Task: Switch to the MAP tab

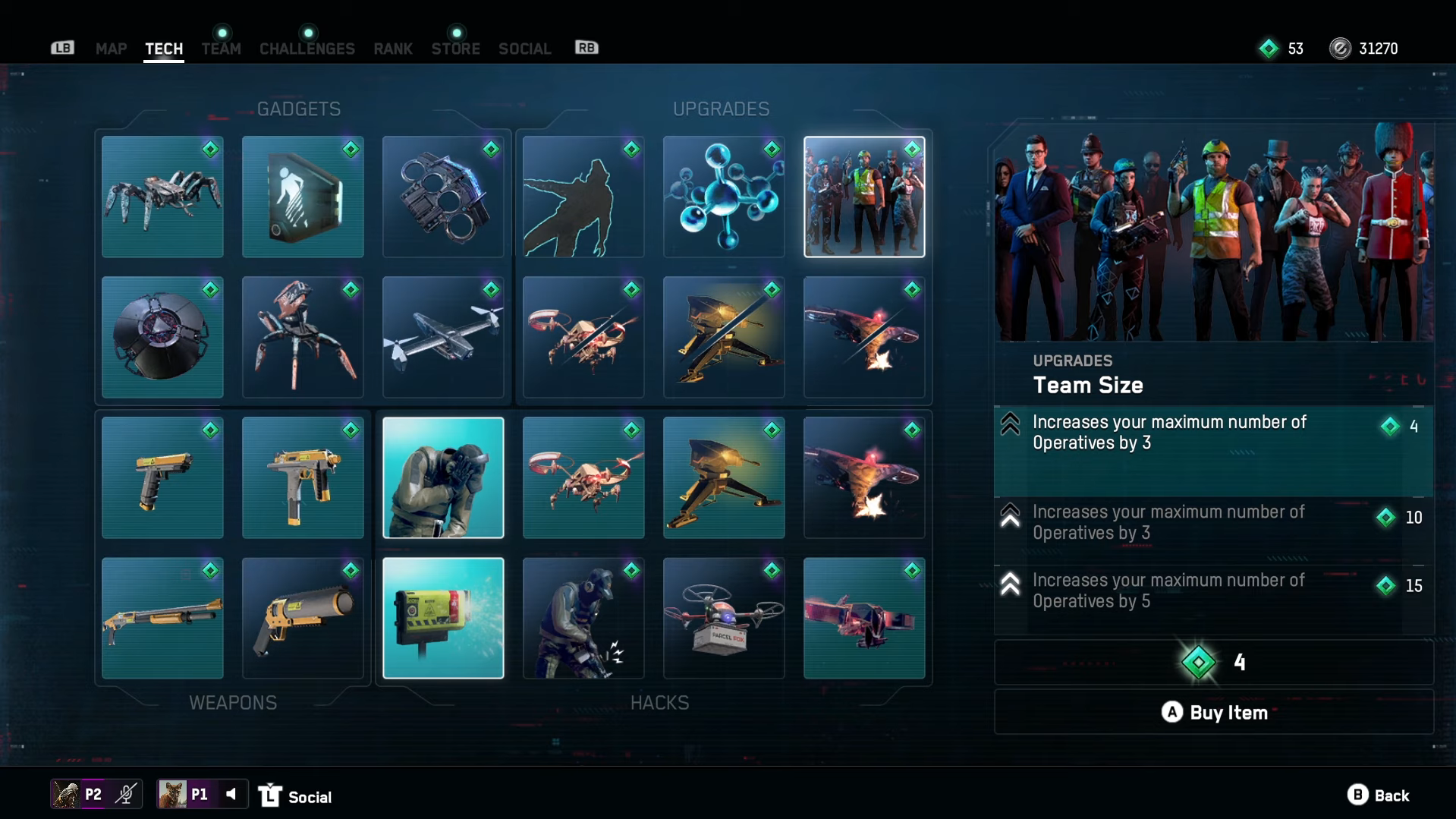Action: coord(111,49)
